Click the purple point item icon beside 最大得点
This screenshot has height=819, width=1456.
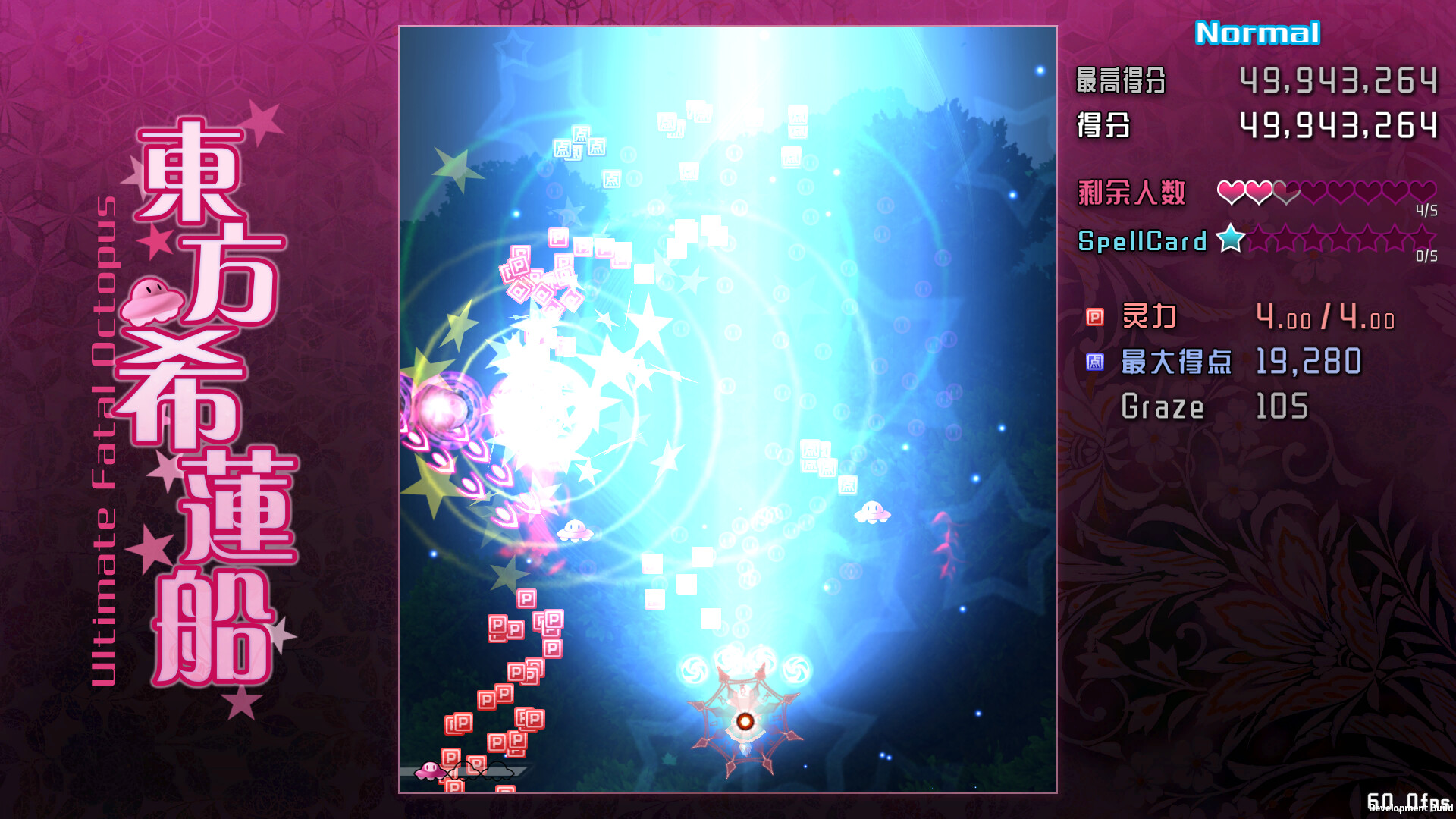1094,362
